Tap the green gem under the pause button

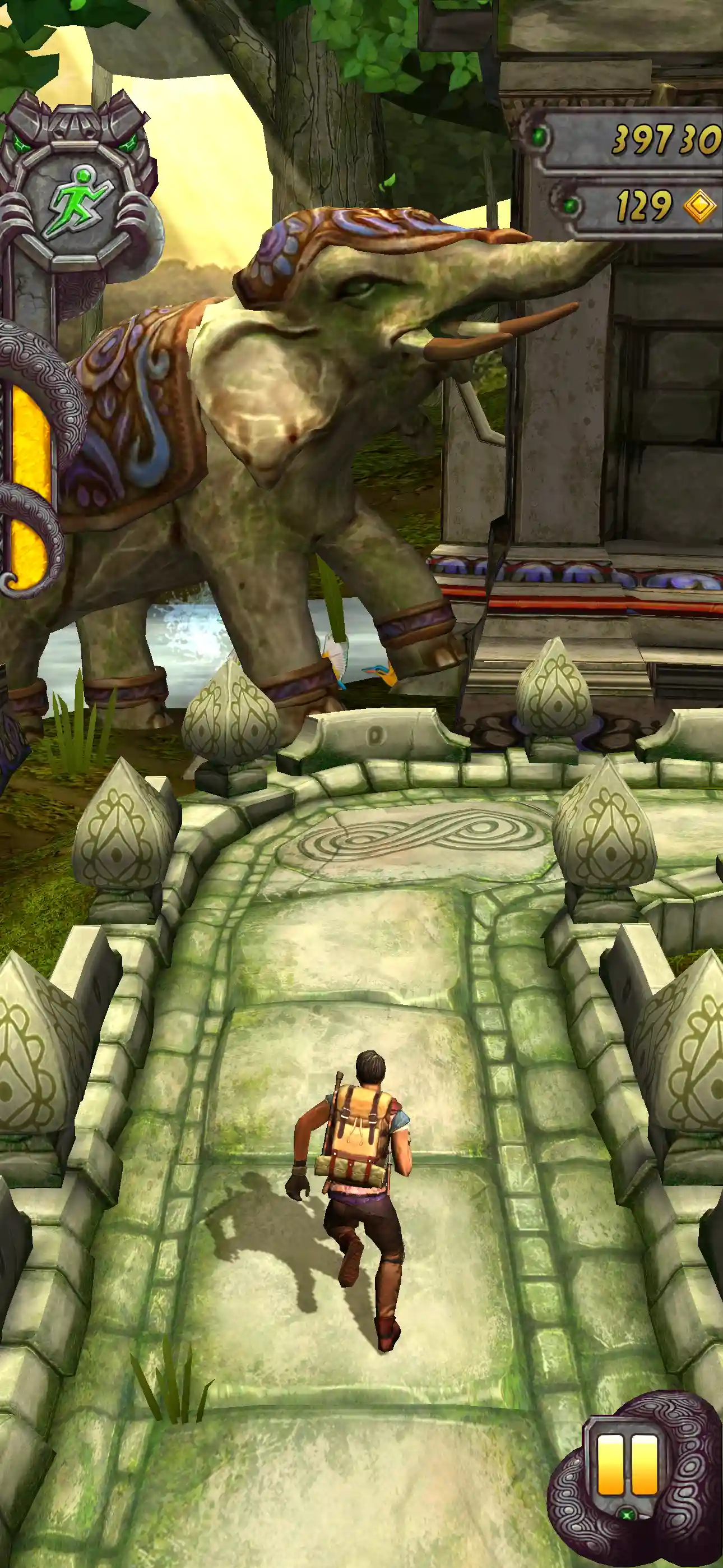(629, 1514)
